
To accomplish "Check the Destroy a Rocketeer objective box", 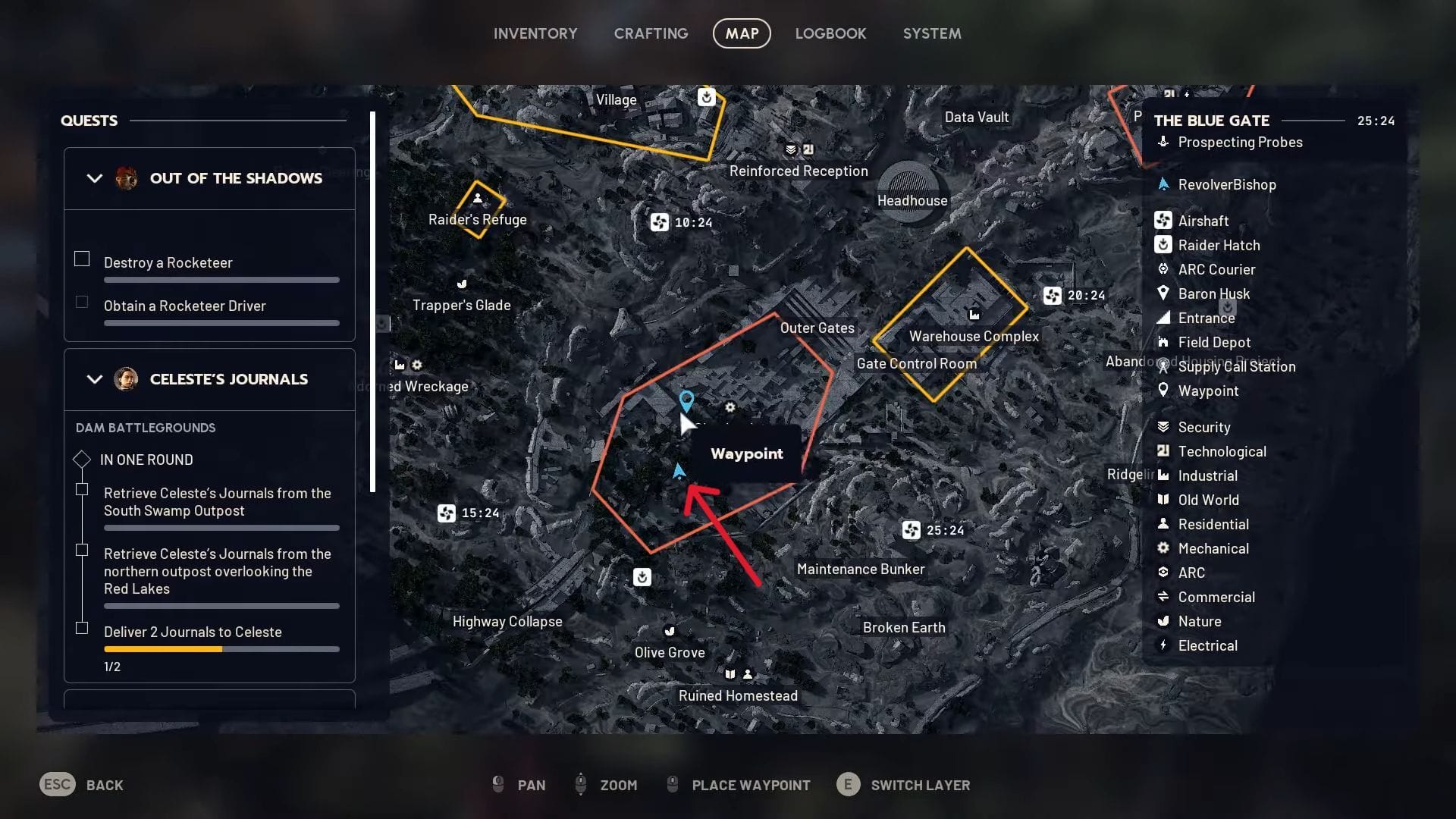I will pyautogui.click(x=81, y=259).
